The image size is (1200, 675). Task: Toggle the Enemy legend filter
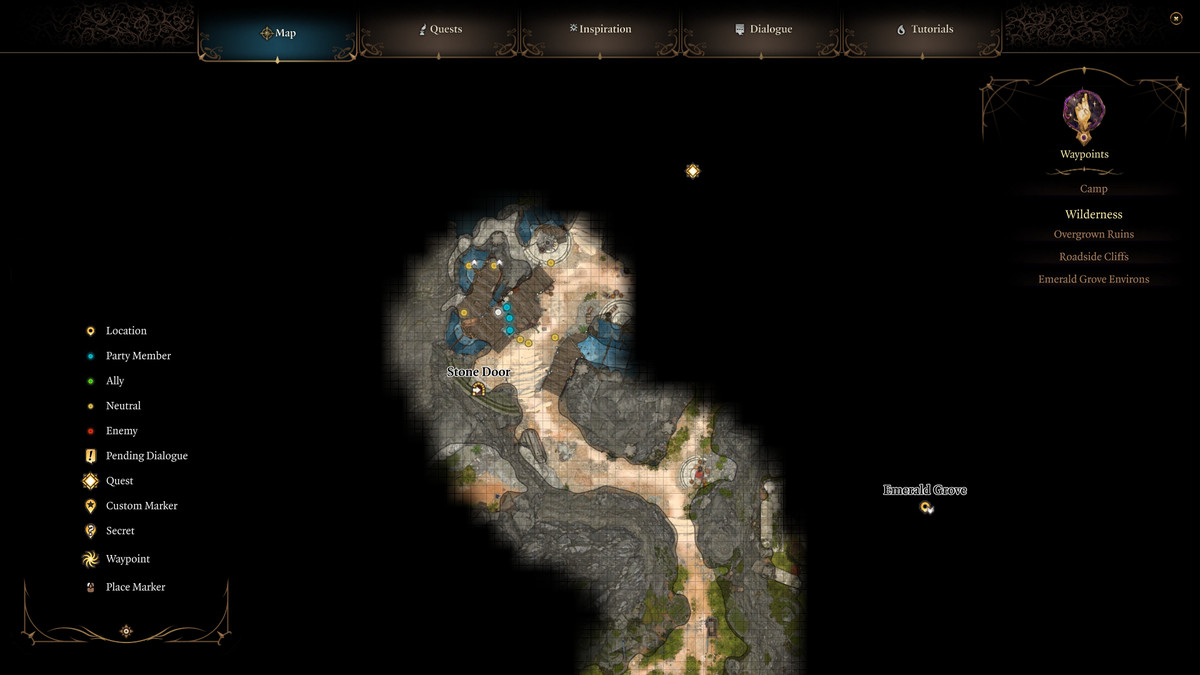click(x=122, y=431)
